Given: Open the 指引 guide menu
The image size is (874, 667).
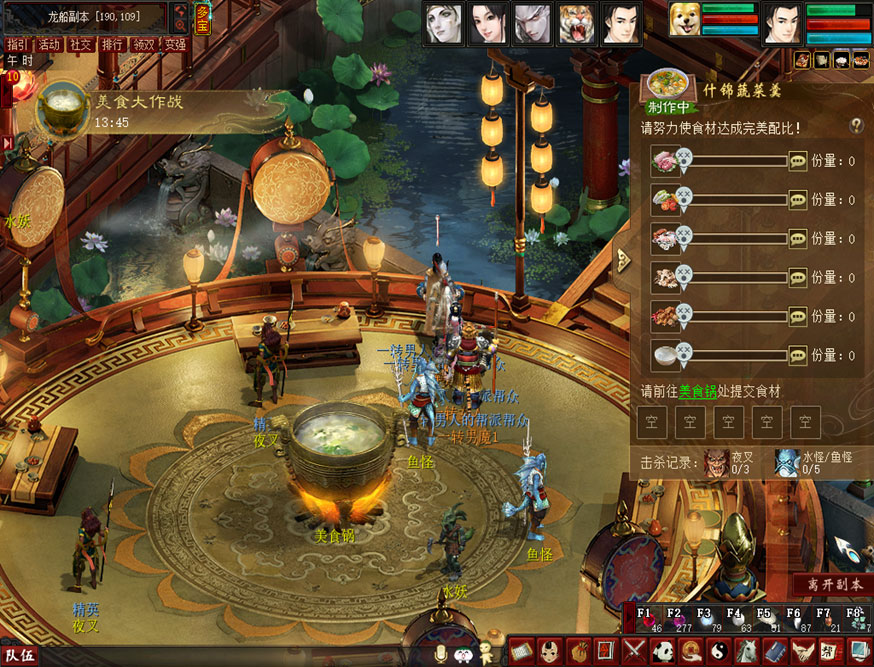Looking at the screenshot, I should (x=16, y=44).
